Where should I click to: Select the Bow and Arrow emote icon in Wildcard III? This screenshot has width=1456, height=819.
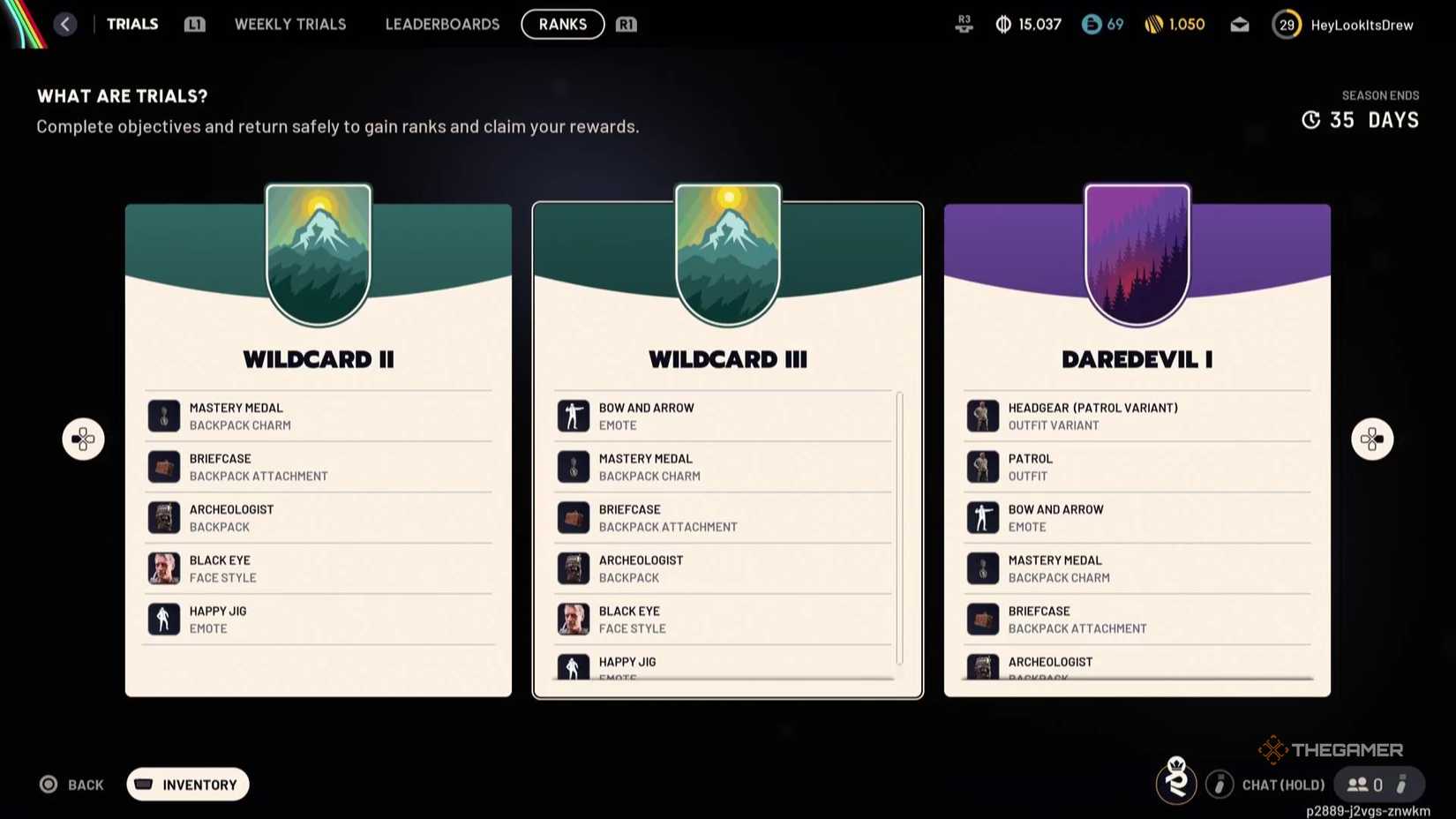573,415
